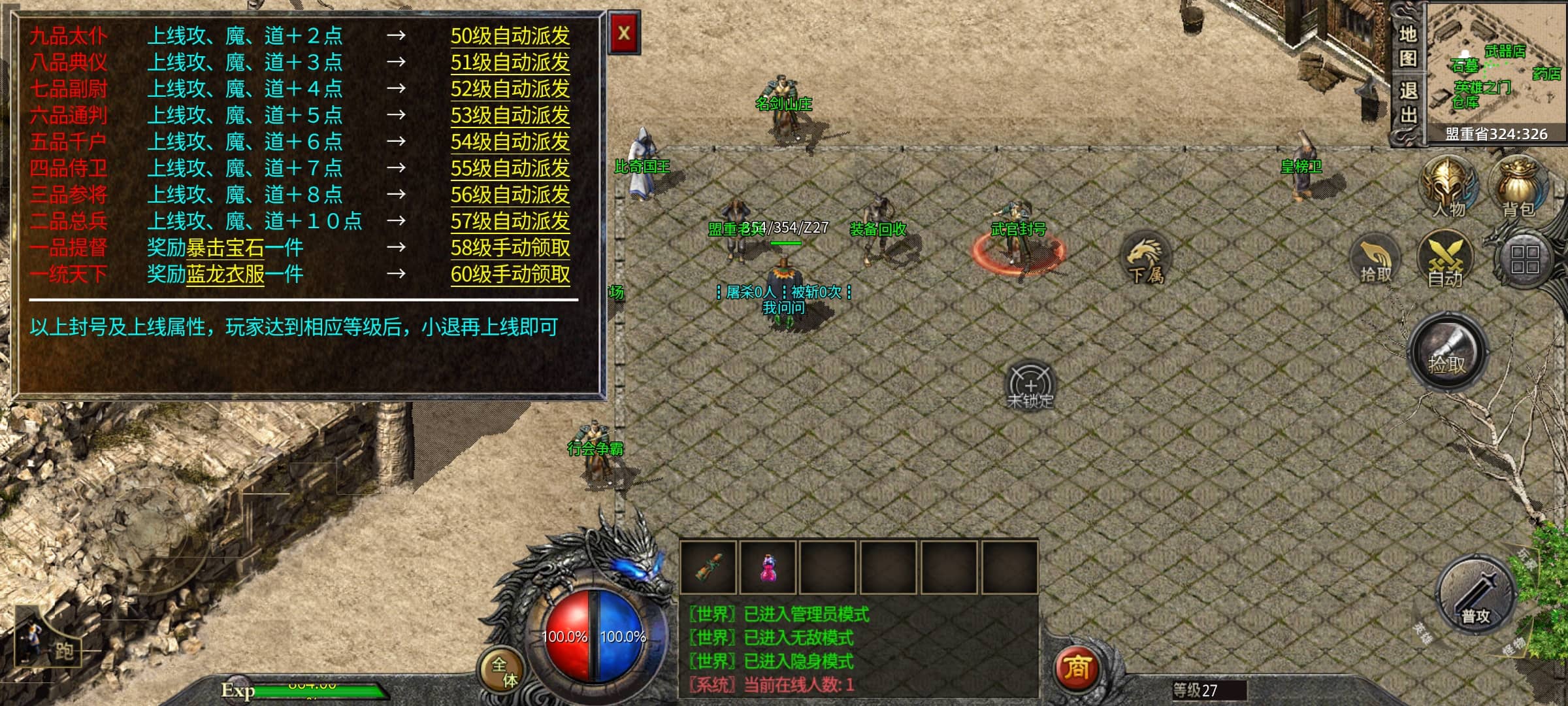Select the pink potion hotbar slot
The height and width of the screenshot is (706, 1568).
(x=768, y=567)
